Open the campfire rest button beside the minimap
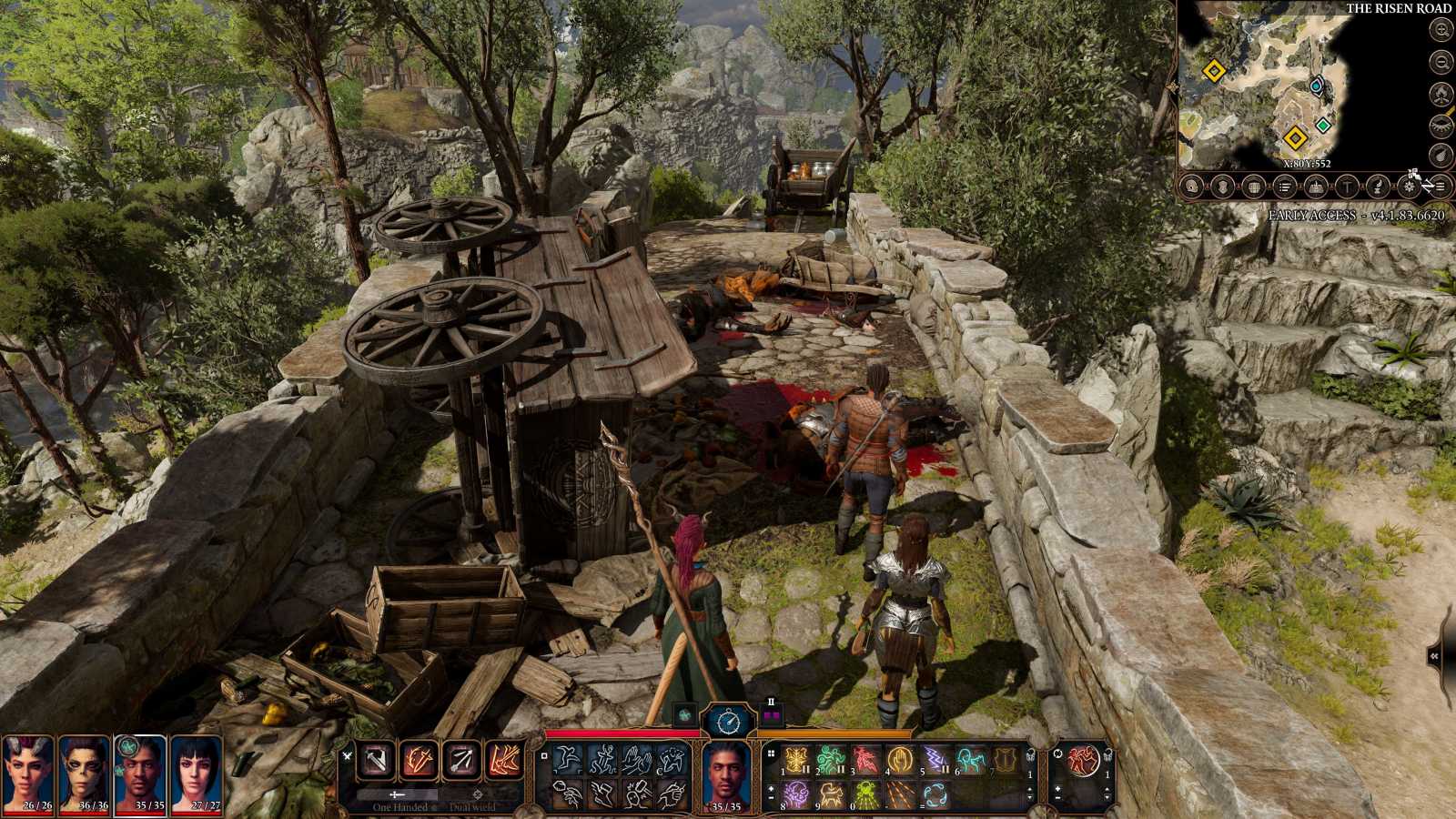The height and width of the screenshot is (819, 1456). coord(1441,93)
